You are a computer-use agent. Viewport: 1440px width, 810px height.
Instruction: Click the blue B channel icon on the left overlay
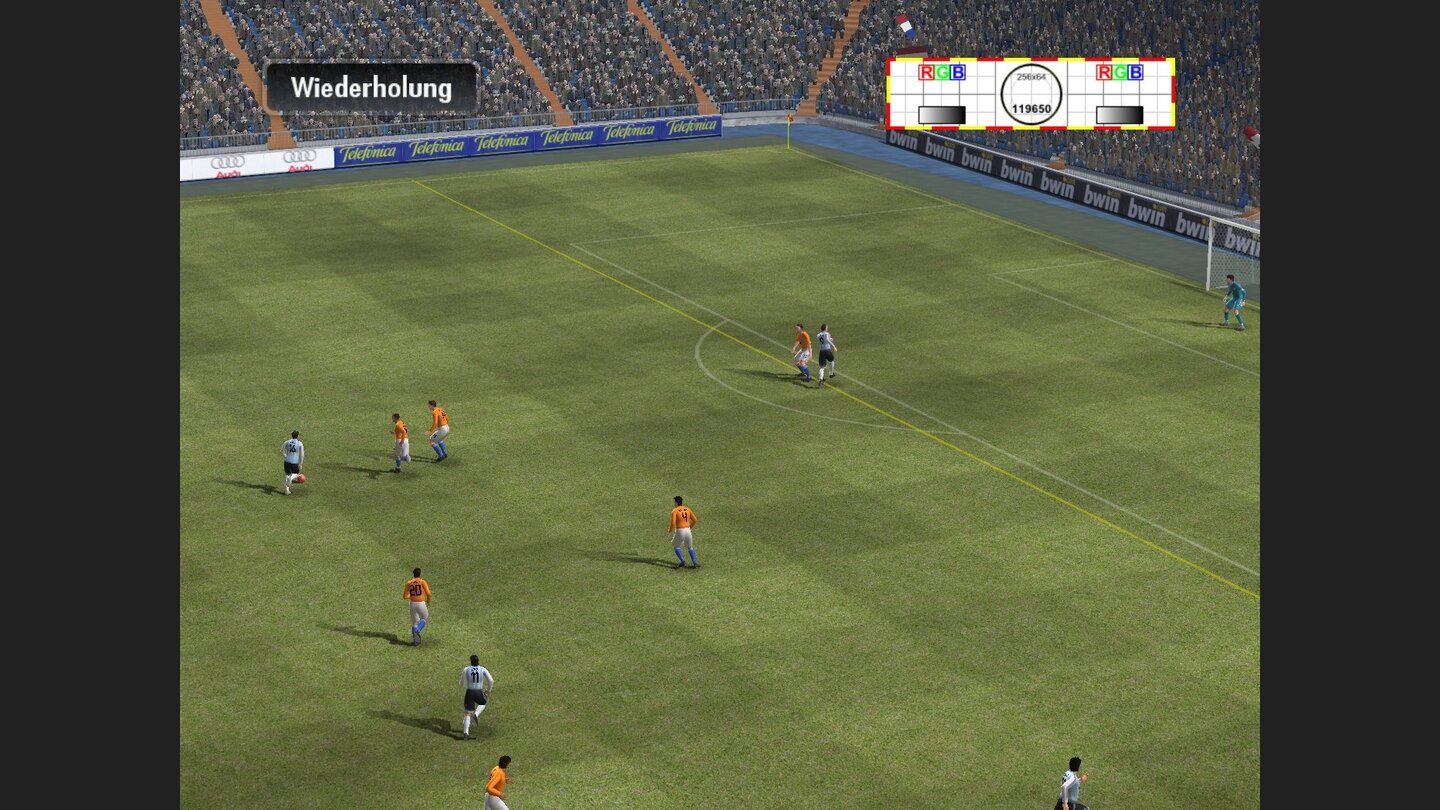958,72
